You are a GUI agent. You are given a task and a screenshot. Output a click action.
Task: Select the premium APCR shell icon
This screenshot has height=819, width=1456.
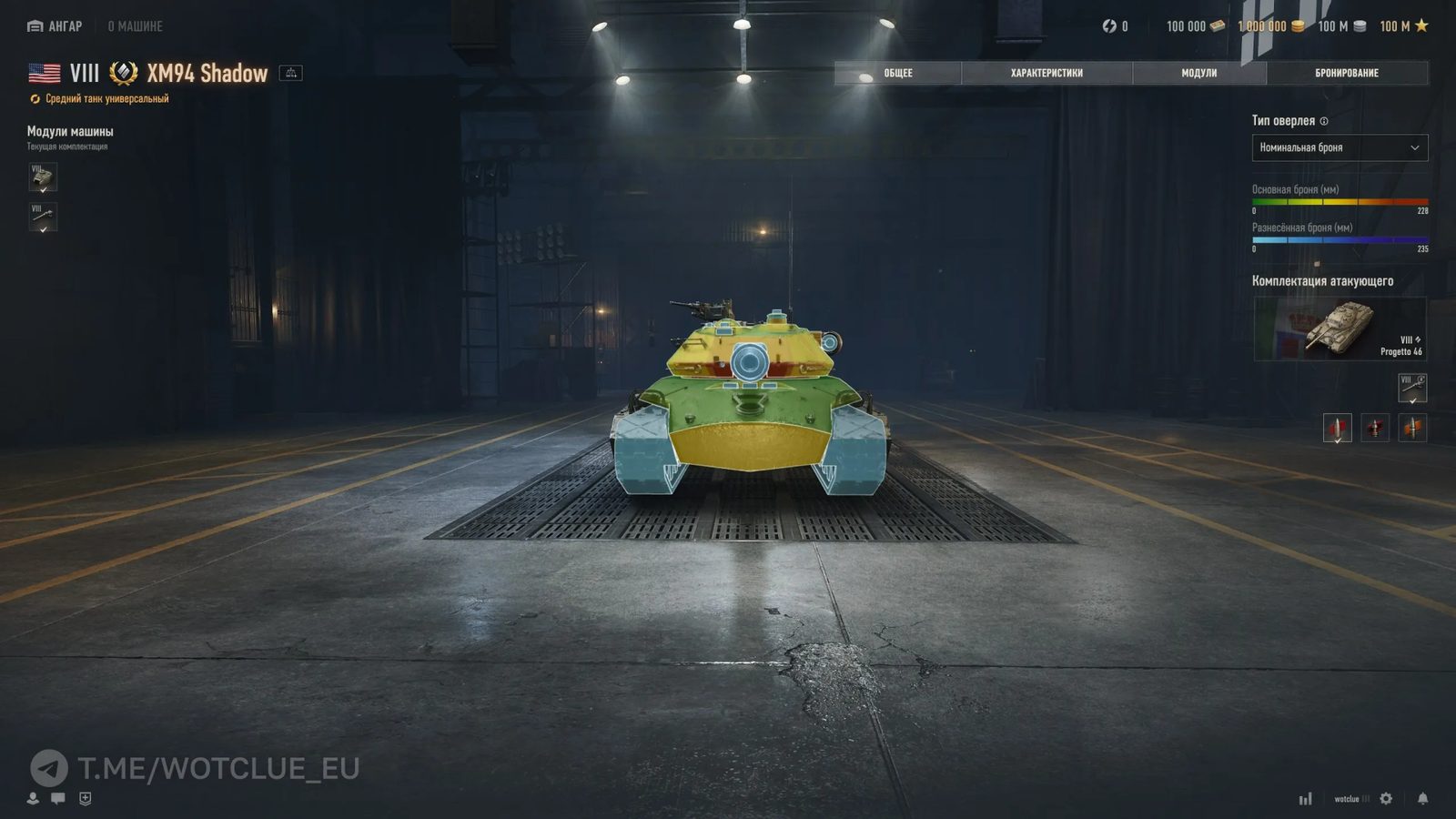1375,428
